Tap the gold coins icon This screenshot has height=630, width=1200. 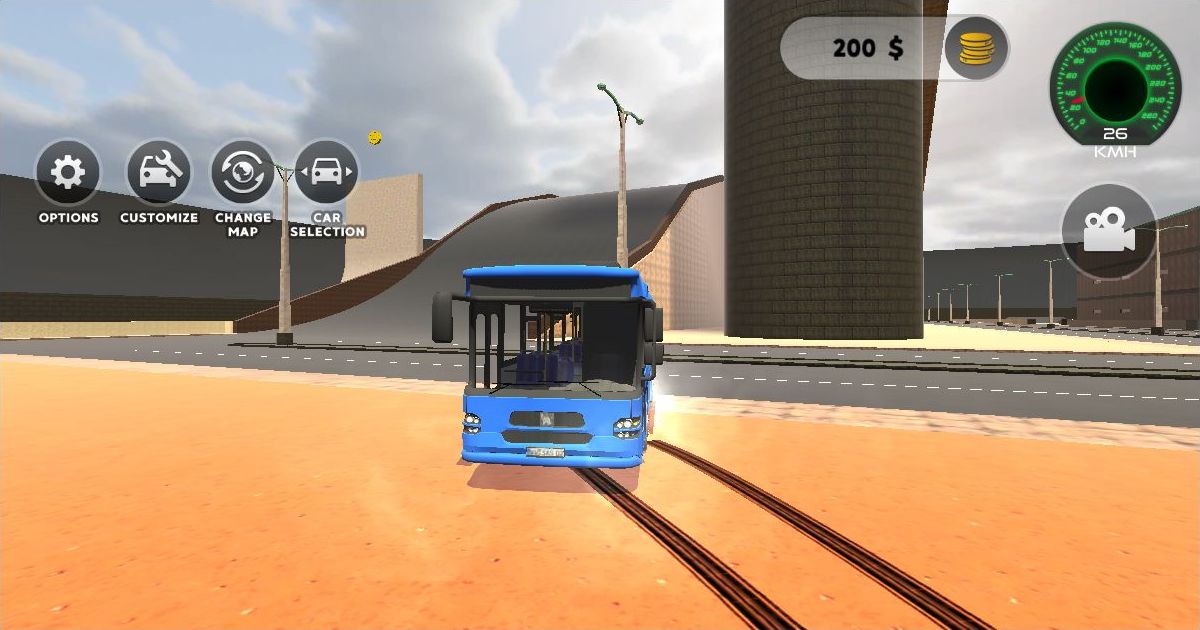[976, 48]
